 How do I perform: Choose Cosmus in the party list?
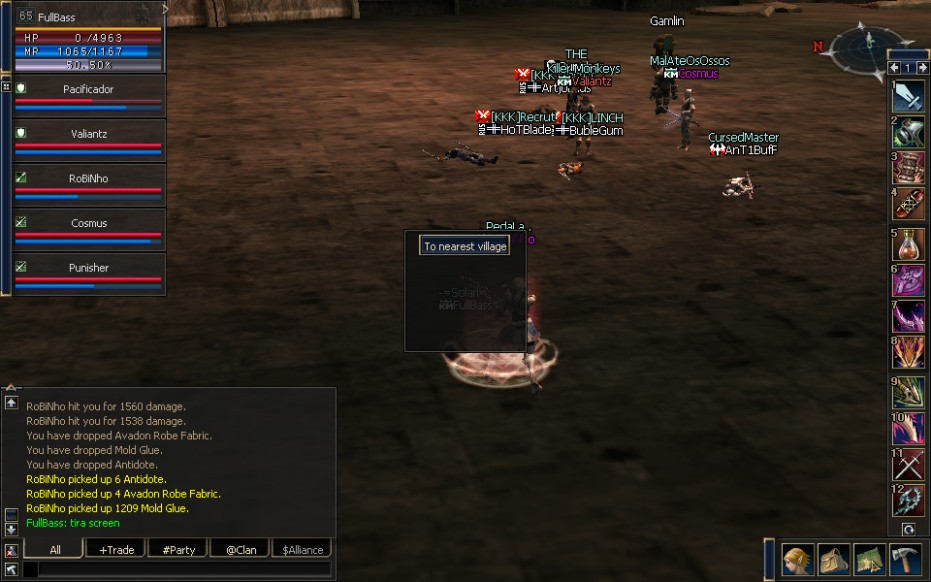point(88,223)
